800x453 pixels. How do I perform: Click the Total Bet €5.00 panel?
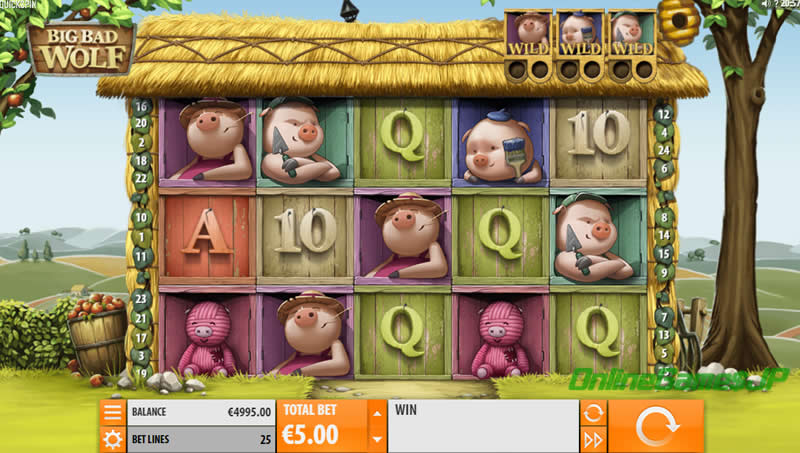(x=322, y=426)
